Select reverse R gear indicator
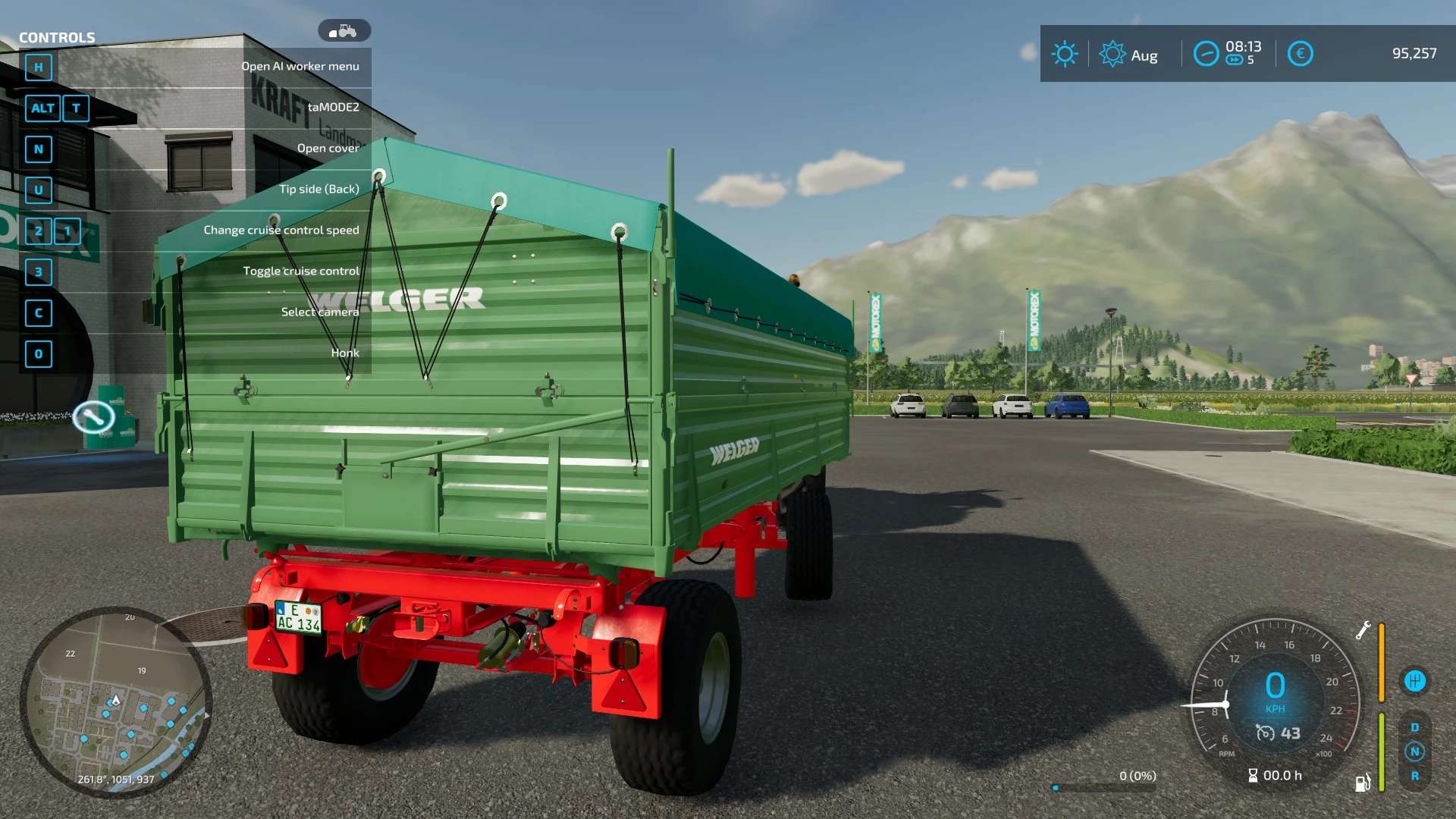The height and width of the screenshot is (819, 1456). click(1414, 776)
